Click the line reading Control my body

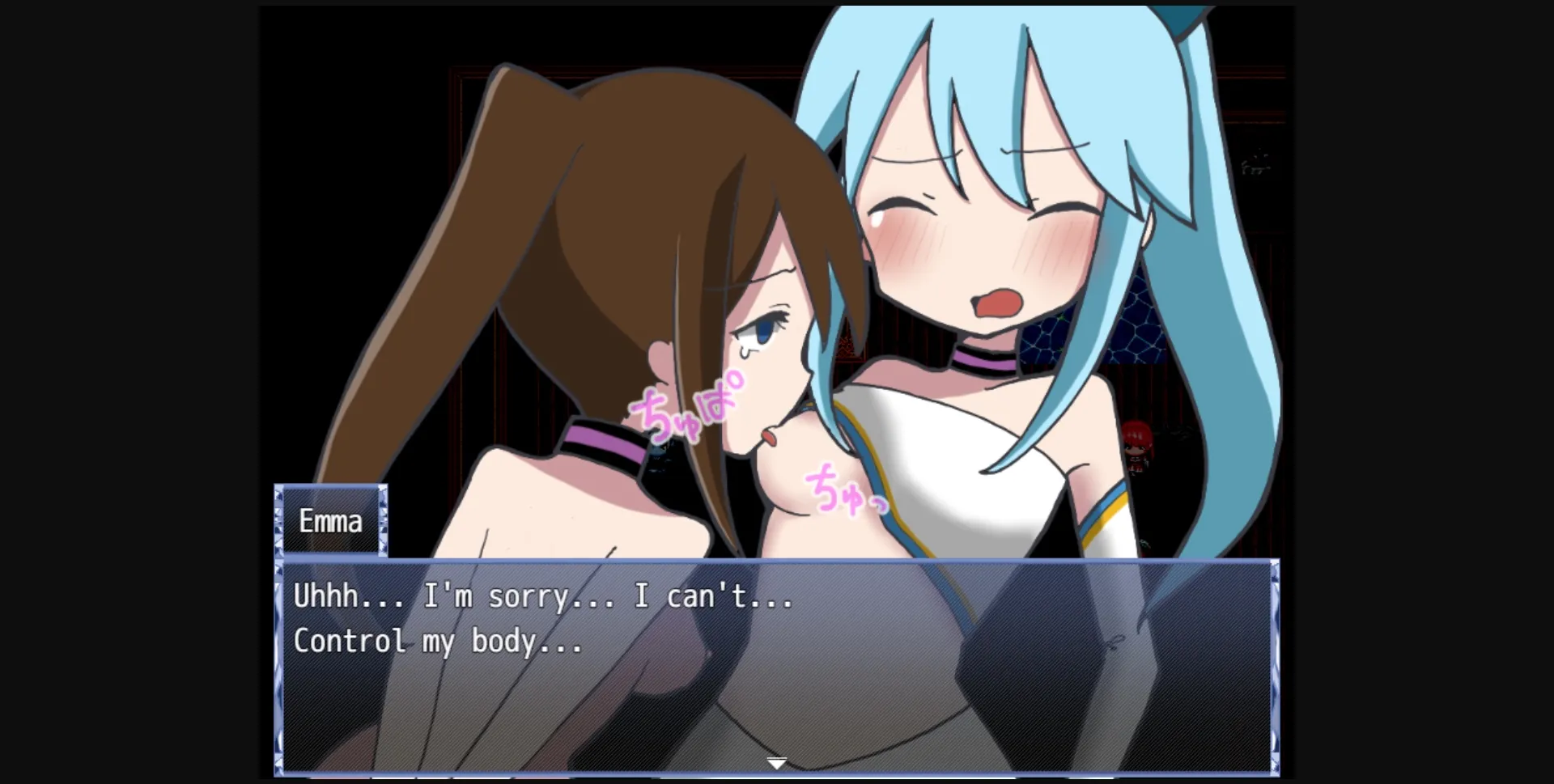[437, 641]
